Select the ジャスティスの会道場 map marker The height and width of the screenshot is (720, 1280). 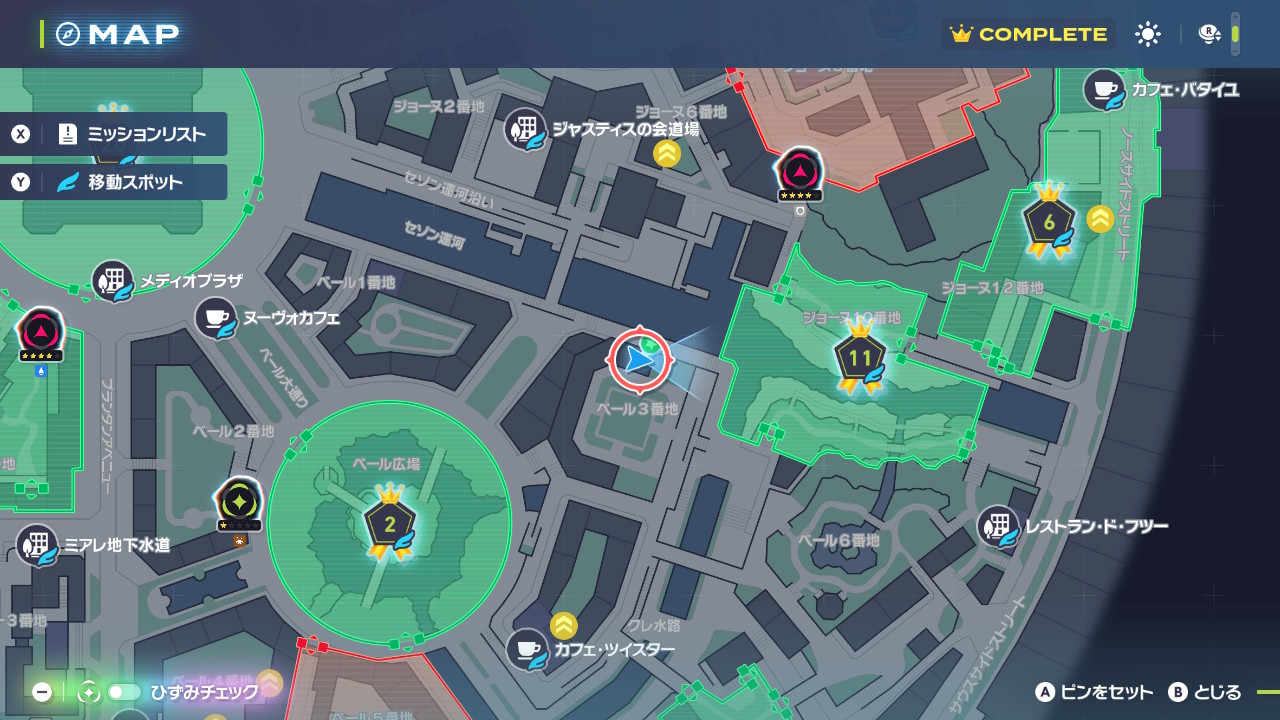pyautogui.click(x=526, y=129)
